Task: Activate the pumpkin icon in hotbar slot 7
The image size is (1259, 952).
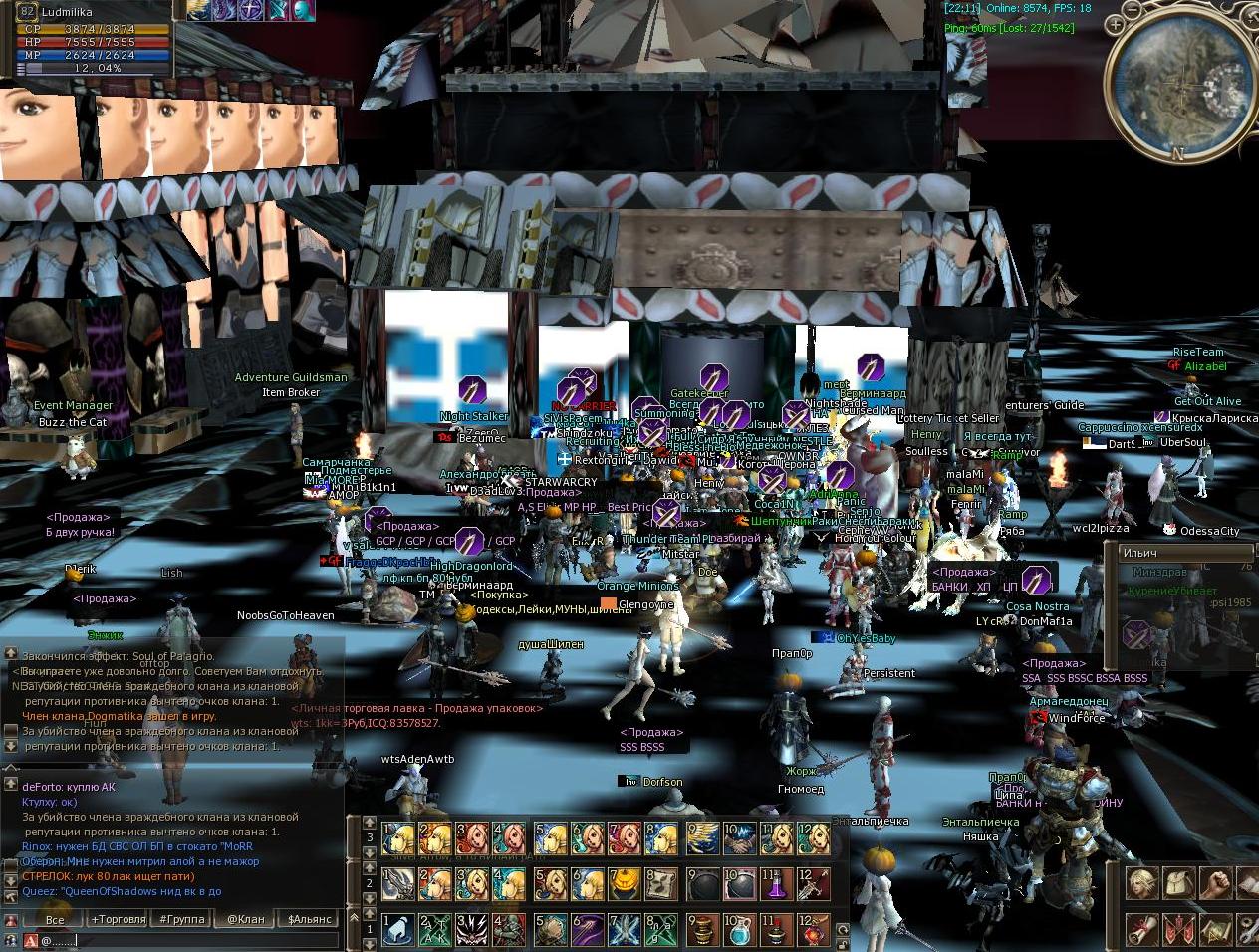Action: point(626,884)
